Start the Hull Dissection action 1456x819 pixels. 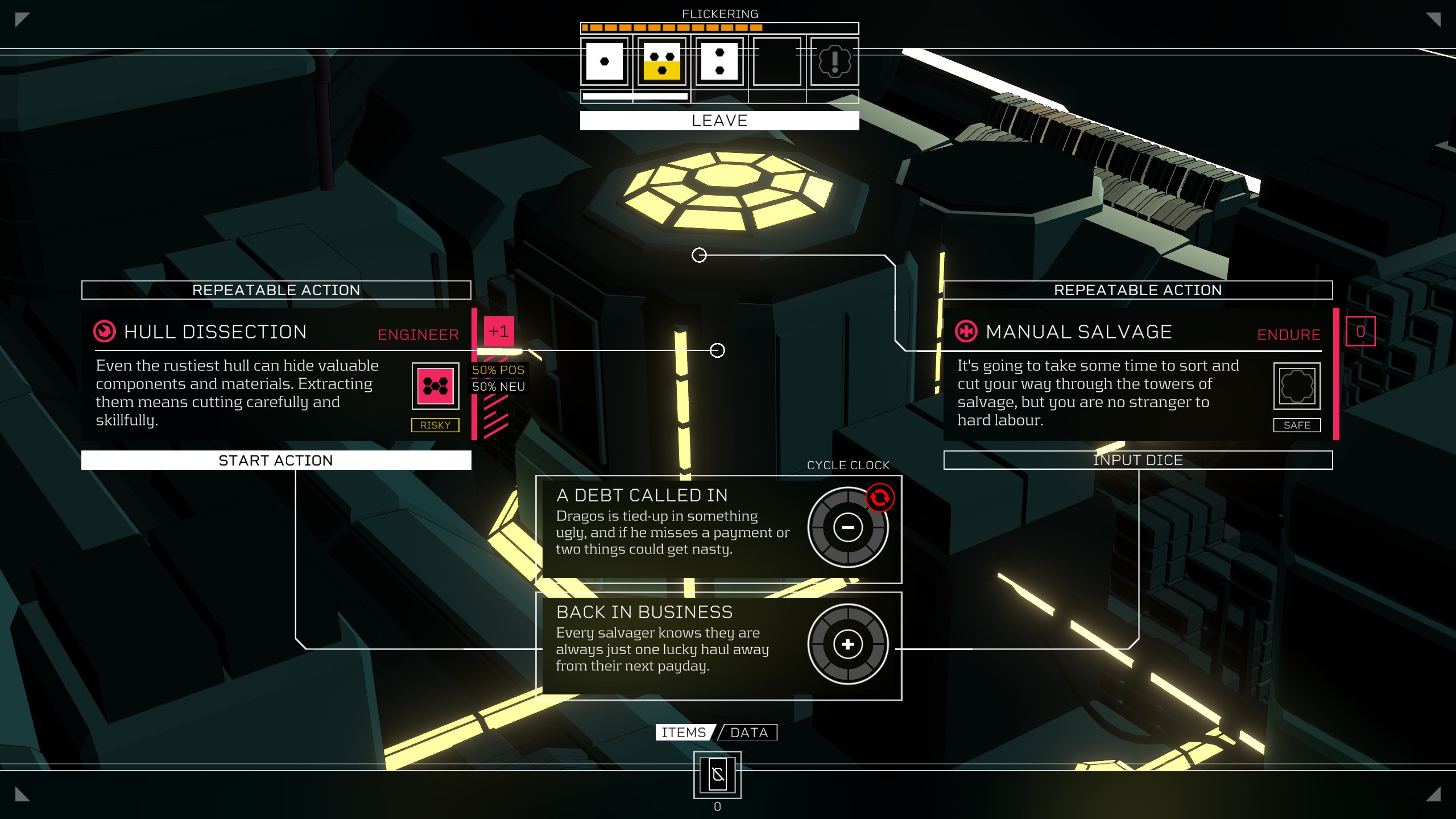(x=276, y=460)
